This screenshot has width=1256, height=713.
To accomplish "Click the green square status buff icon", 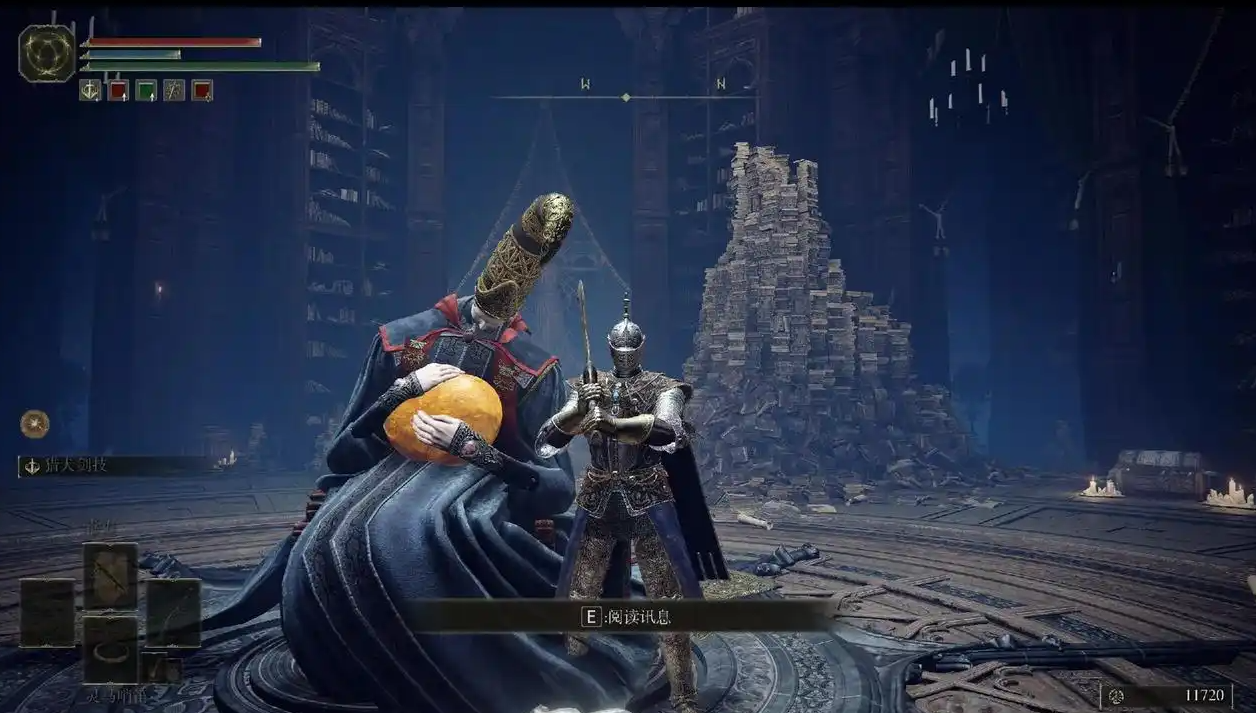I will point(146,91).
